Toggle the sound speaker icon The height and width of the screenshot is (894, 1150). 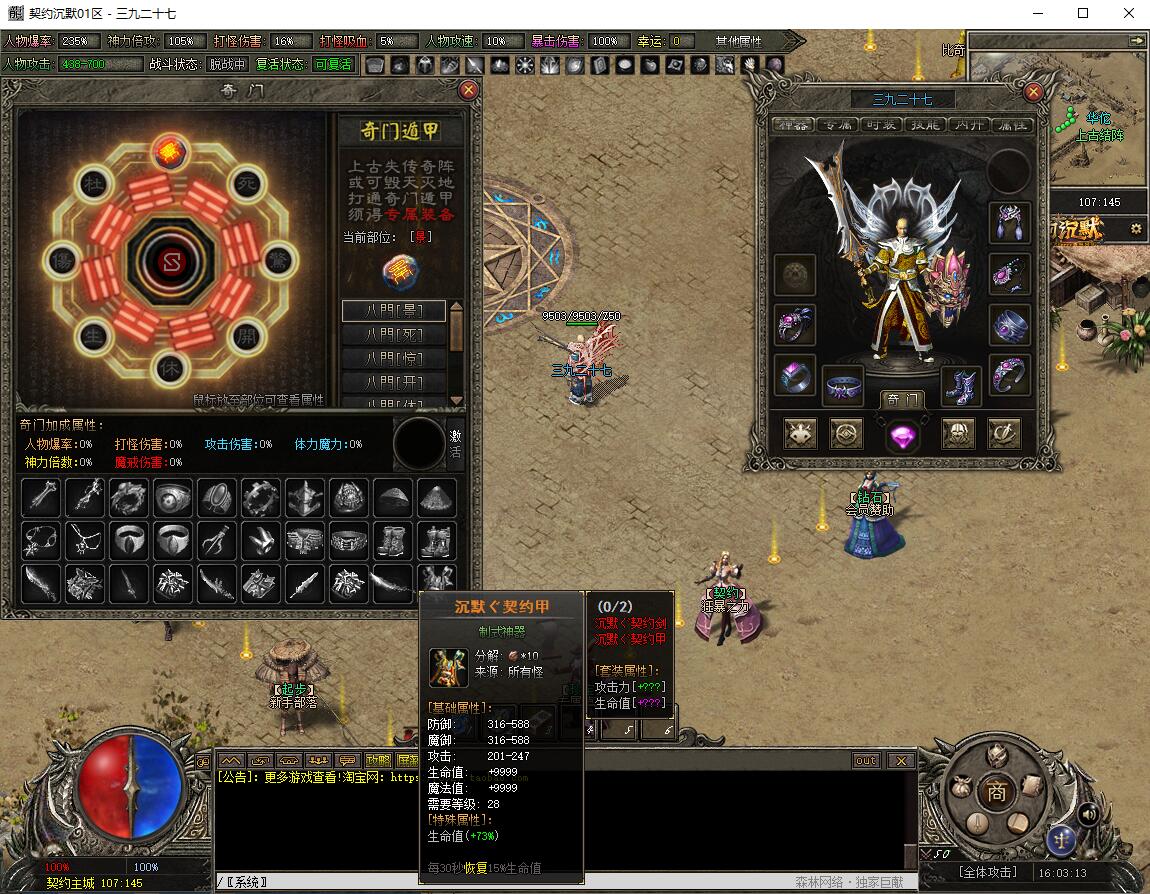1088,814
